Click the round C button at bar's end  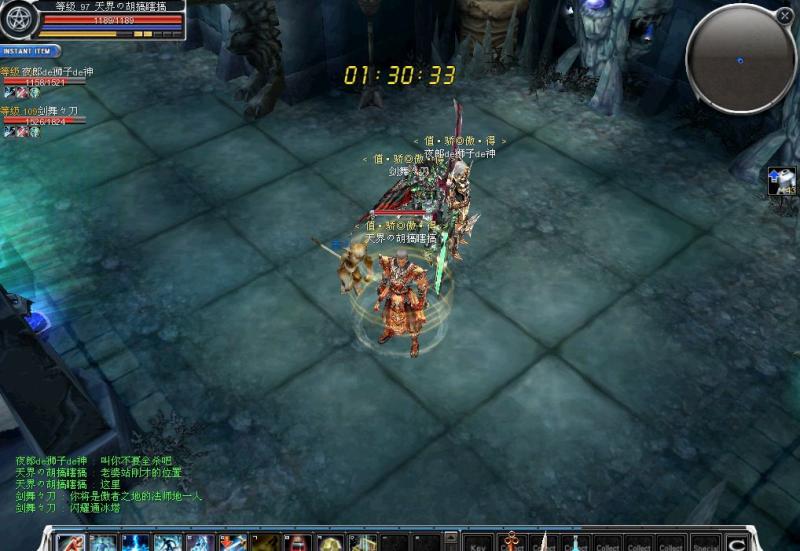tap(737, 543)
